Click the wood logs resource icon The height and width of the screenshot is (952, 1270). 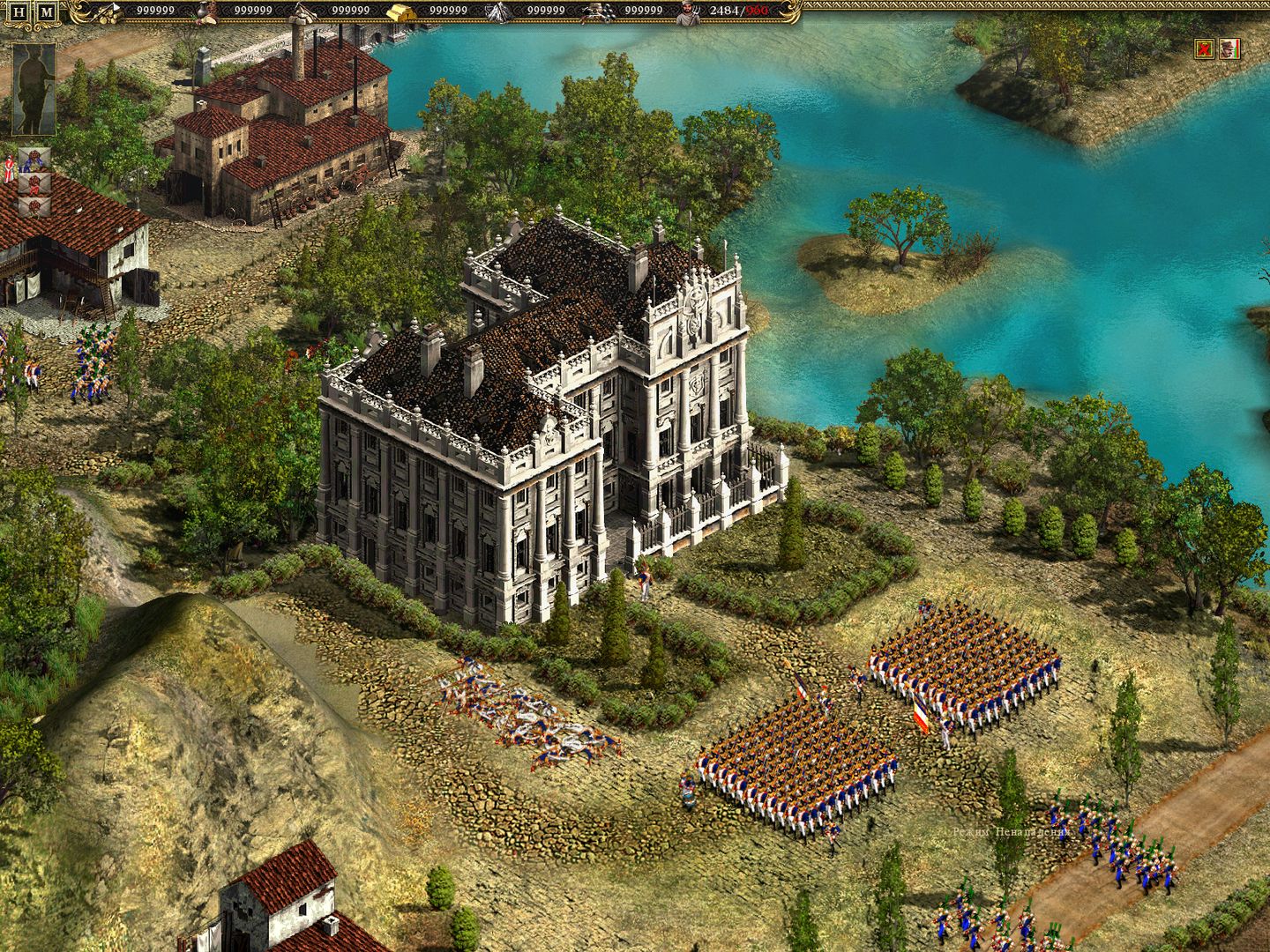108,12
